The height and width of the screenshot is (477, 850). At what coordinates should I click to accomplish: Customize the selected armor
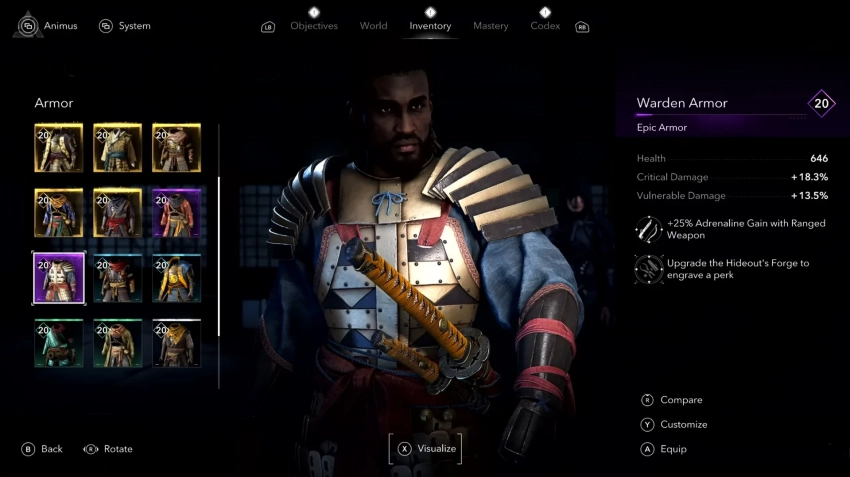pos(683,425)
